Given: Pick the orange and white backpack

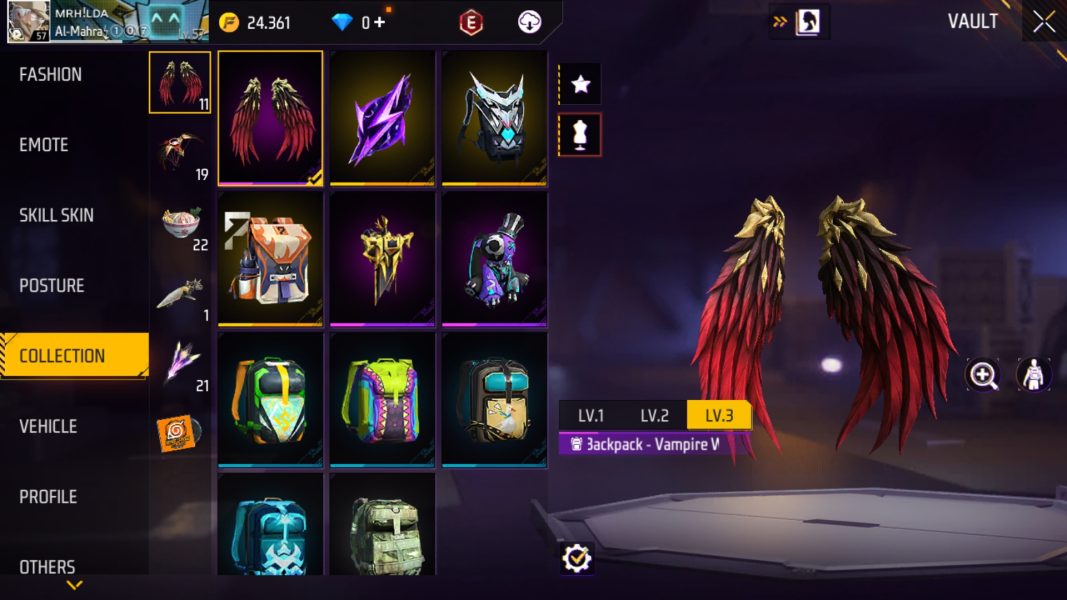Looking at the screenshot, I should click(x=270, y=258).
